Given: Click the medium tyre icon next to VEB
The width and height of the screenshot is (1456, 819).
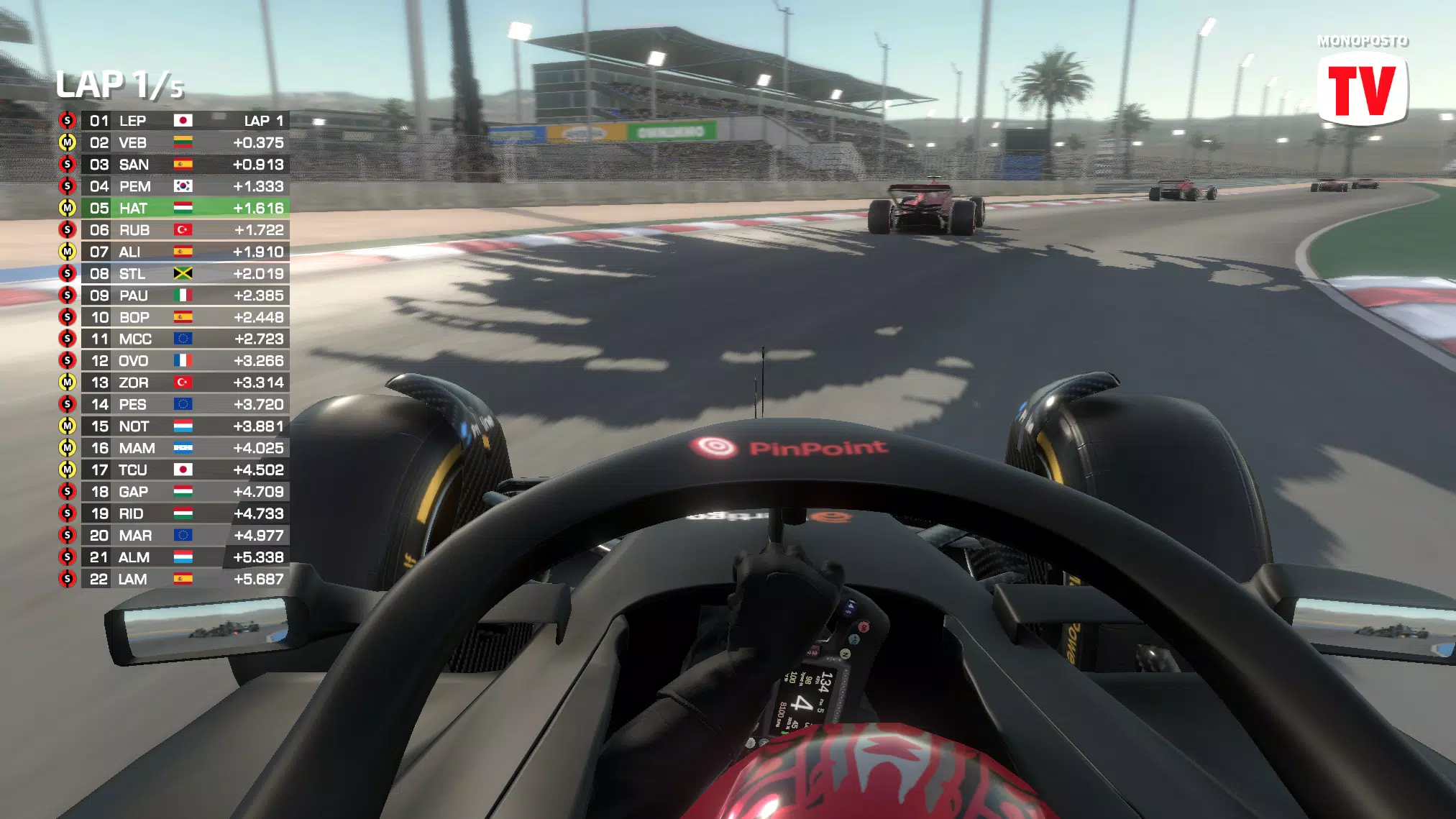Looking at the screenshot, I should point(68,142).
